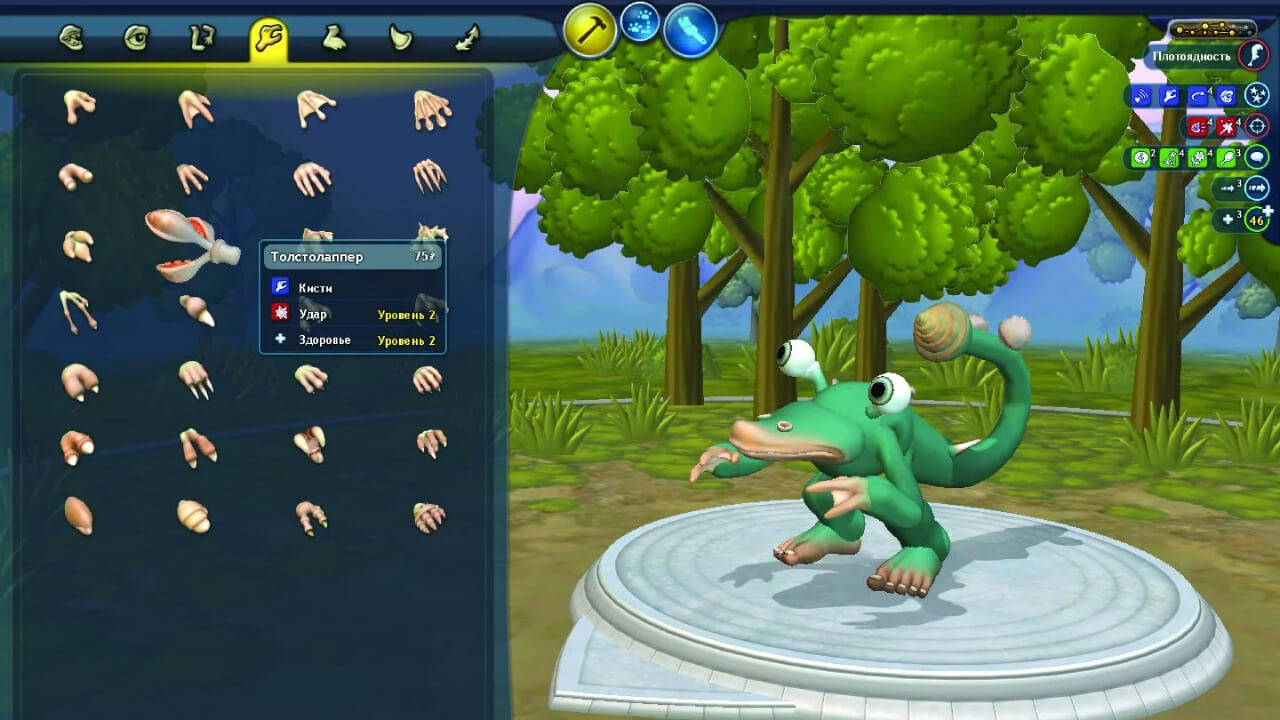
Task: Switch to the paw-print test drive mode
Action: tap(640, 22)
